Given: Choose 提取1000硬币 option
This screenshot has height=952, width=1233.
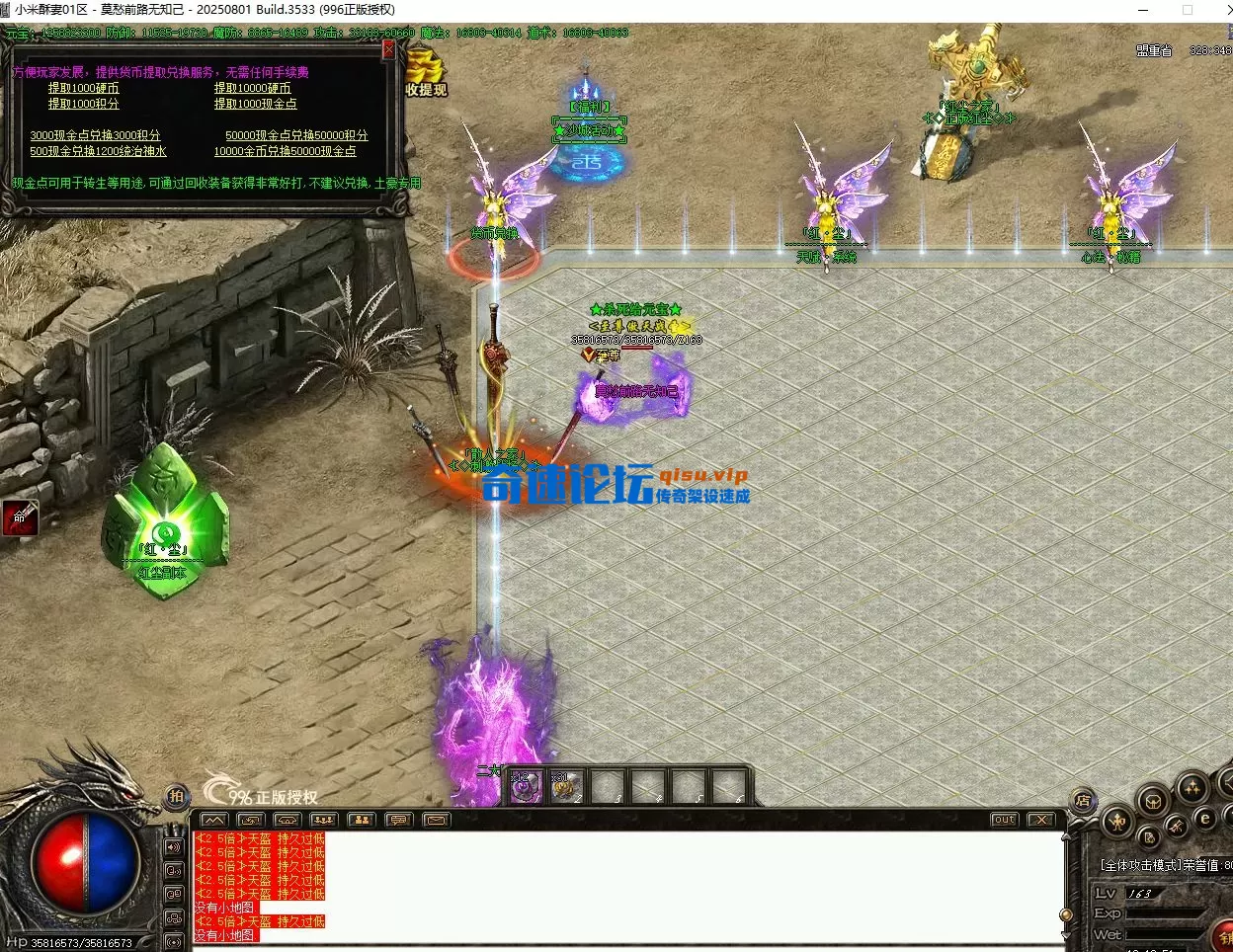Looking at the screenshot, I should point(84,88).
